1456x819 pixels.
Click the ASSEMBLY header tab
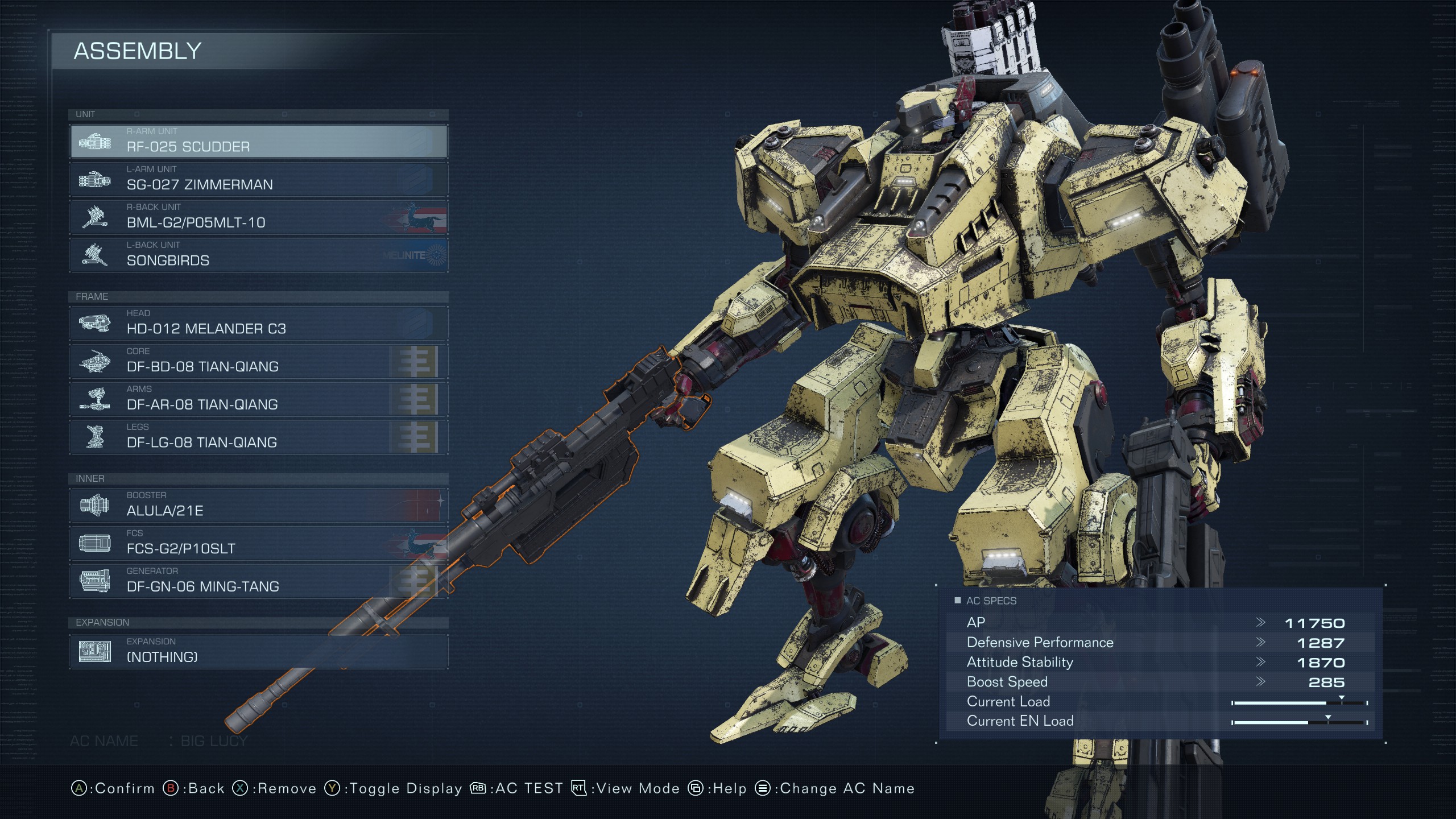[138, 51]
